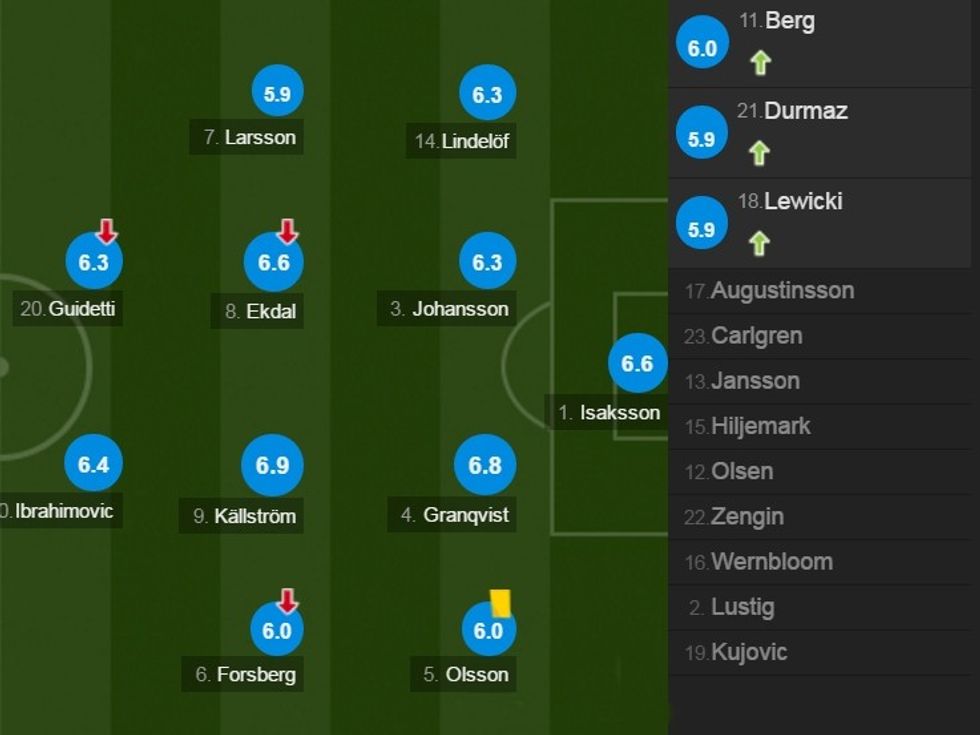Select Wernbloom's bench row

click(771, 562)
